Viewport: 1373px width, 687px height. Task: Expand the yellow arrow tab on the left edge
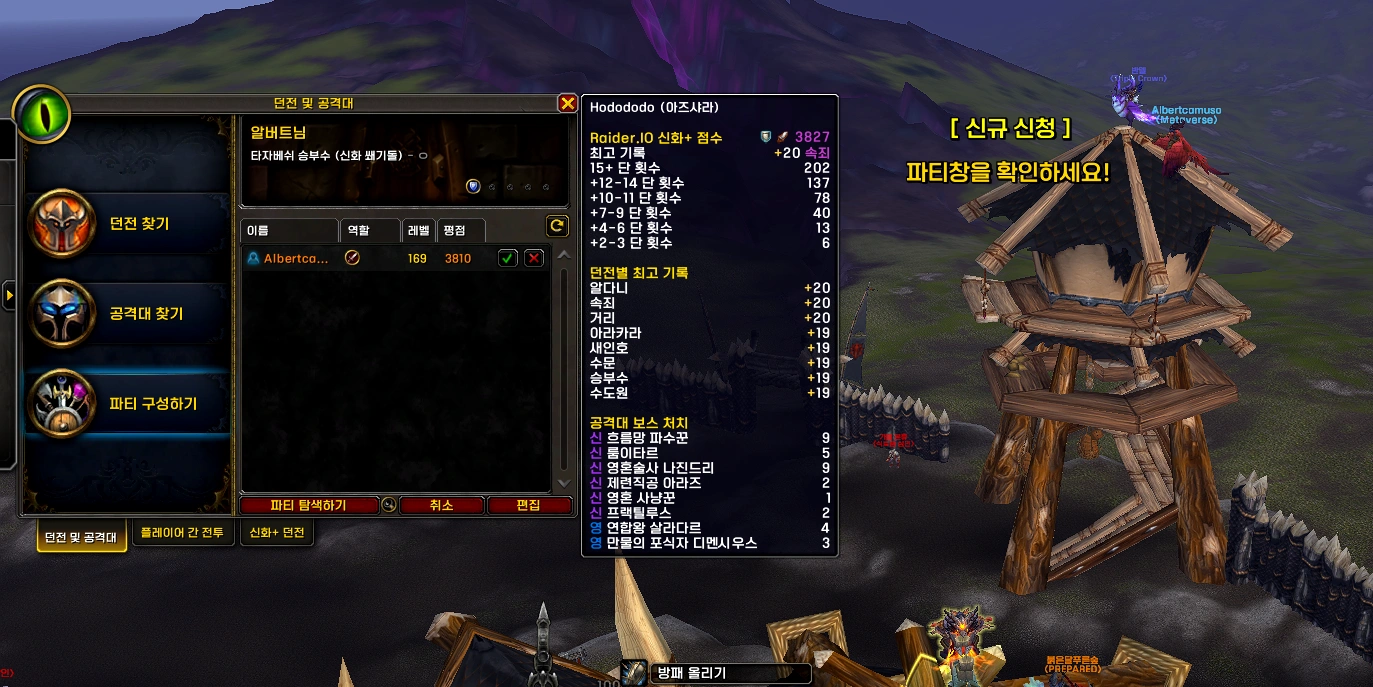(9, 296)
